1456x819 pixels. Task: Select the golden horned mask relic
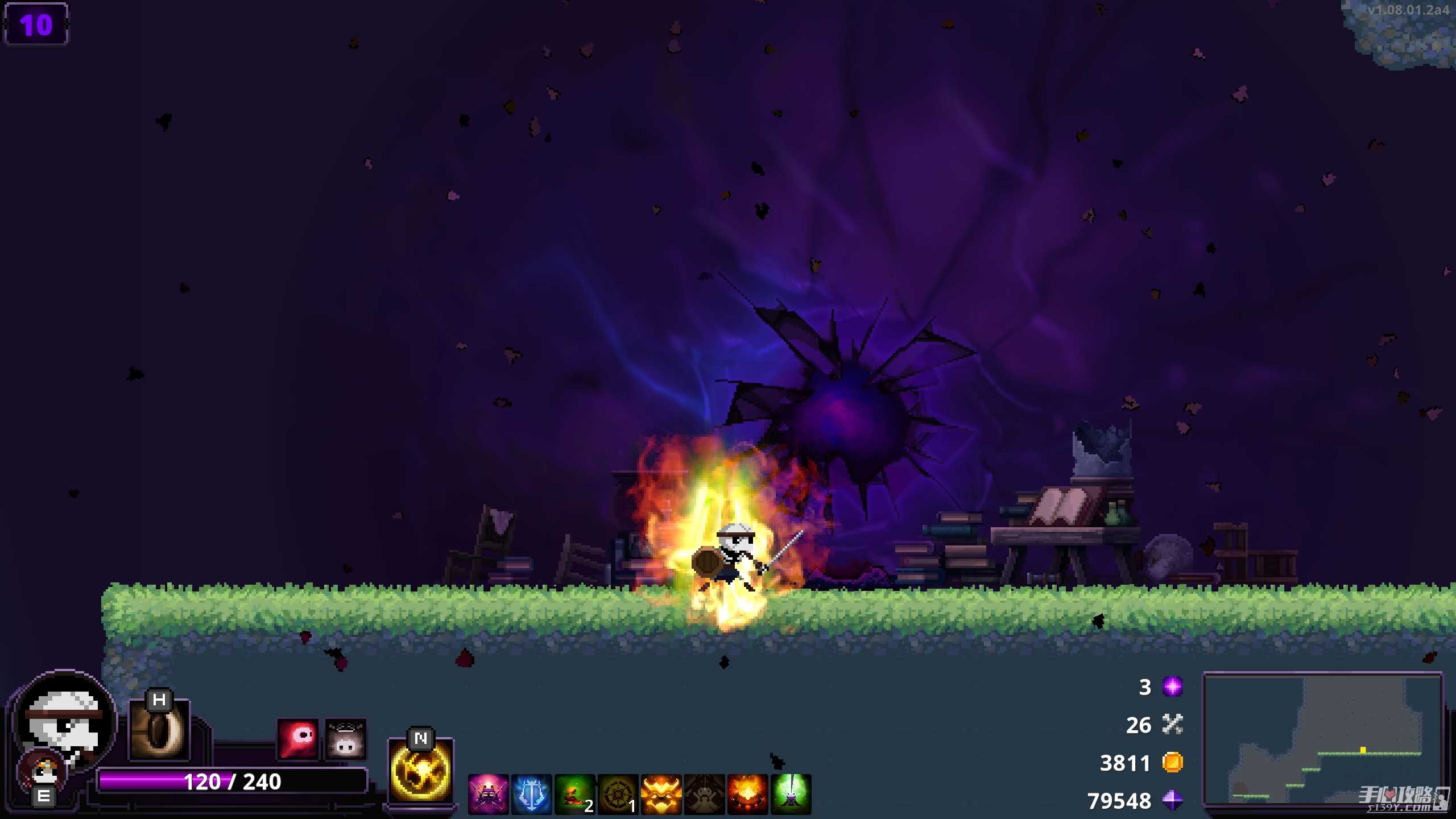[x=661, y=794]
